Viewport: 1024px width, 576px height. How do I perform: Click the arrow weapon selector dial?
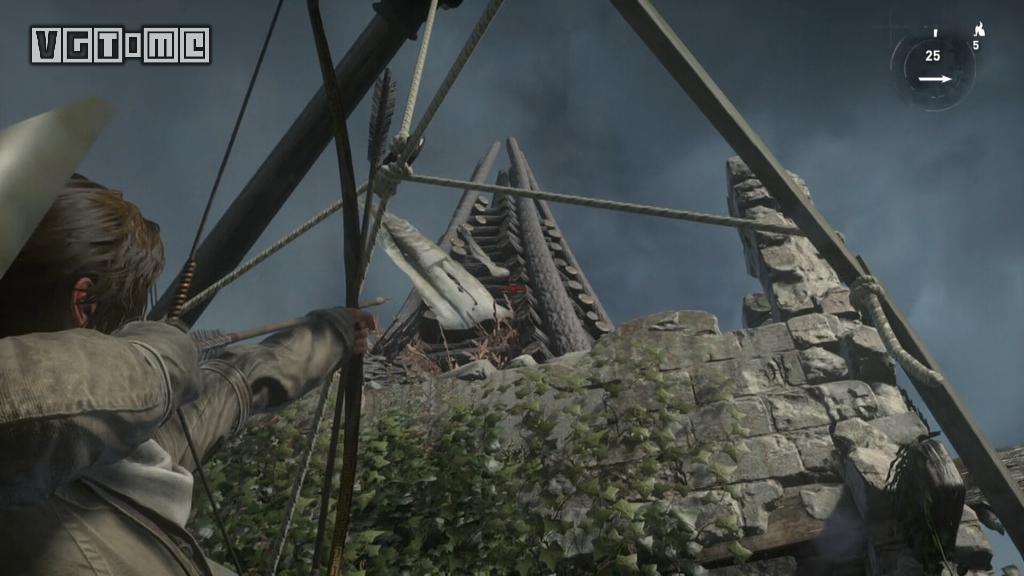point(932,68)
